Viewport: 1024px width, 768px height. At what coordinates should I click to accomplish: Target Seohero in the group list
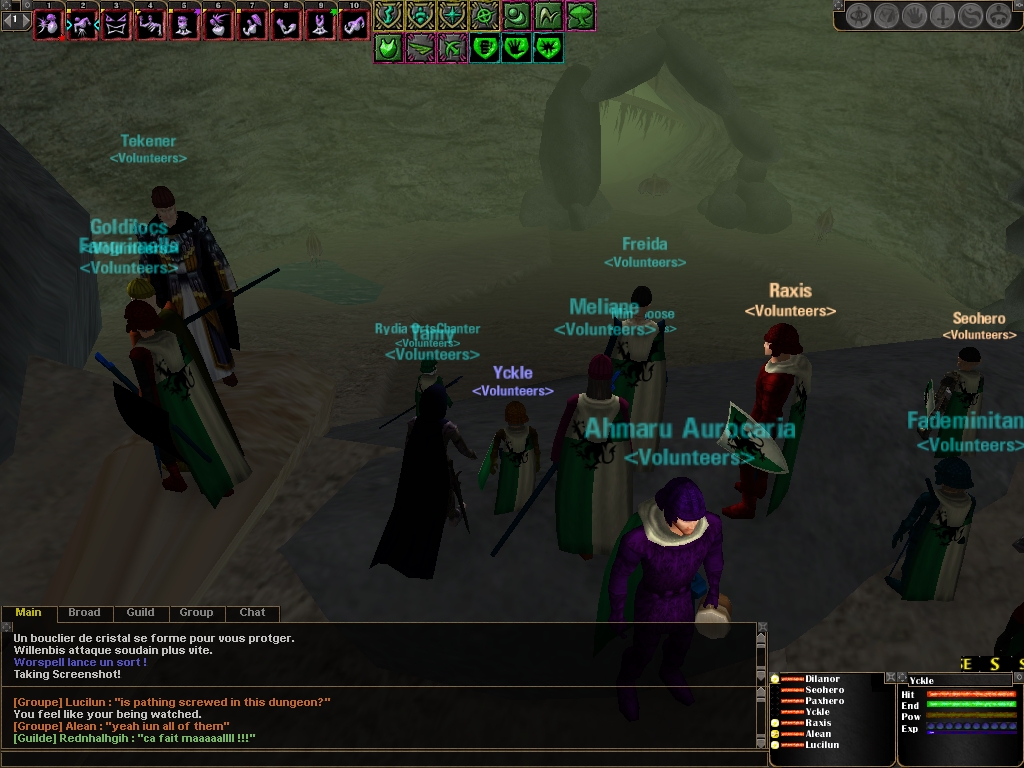(x=824, y=690)
